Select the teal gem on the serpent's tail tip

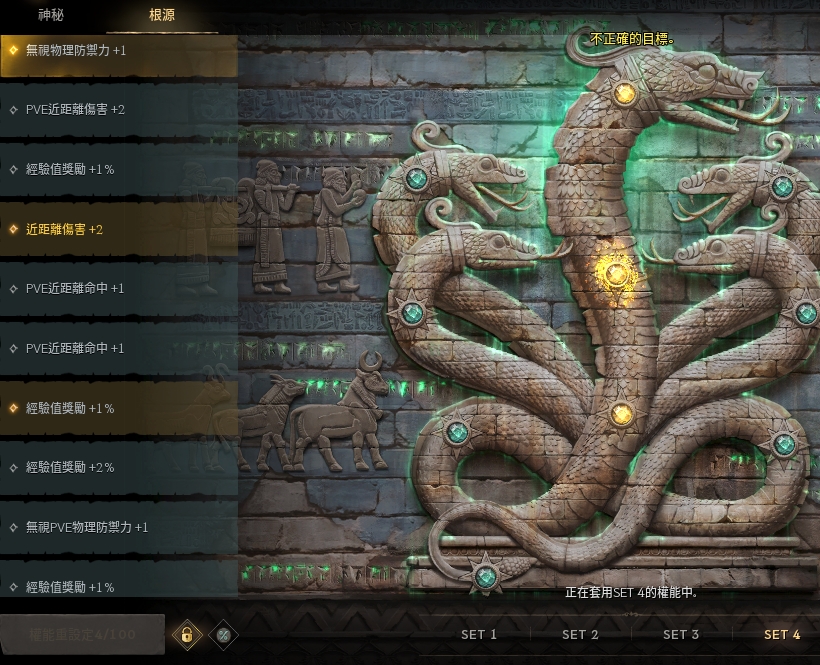click(486, 575)
